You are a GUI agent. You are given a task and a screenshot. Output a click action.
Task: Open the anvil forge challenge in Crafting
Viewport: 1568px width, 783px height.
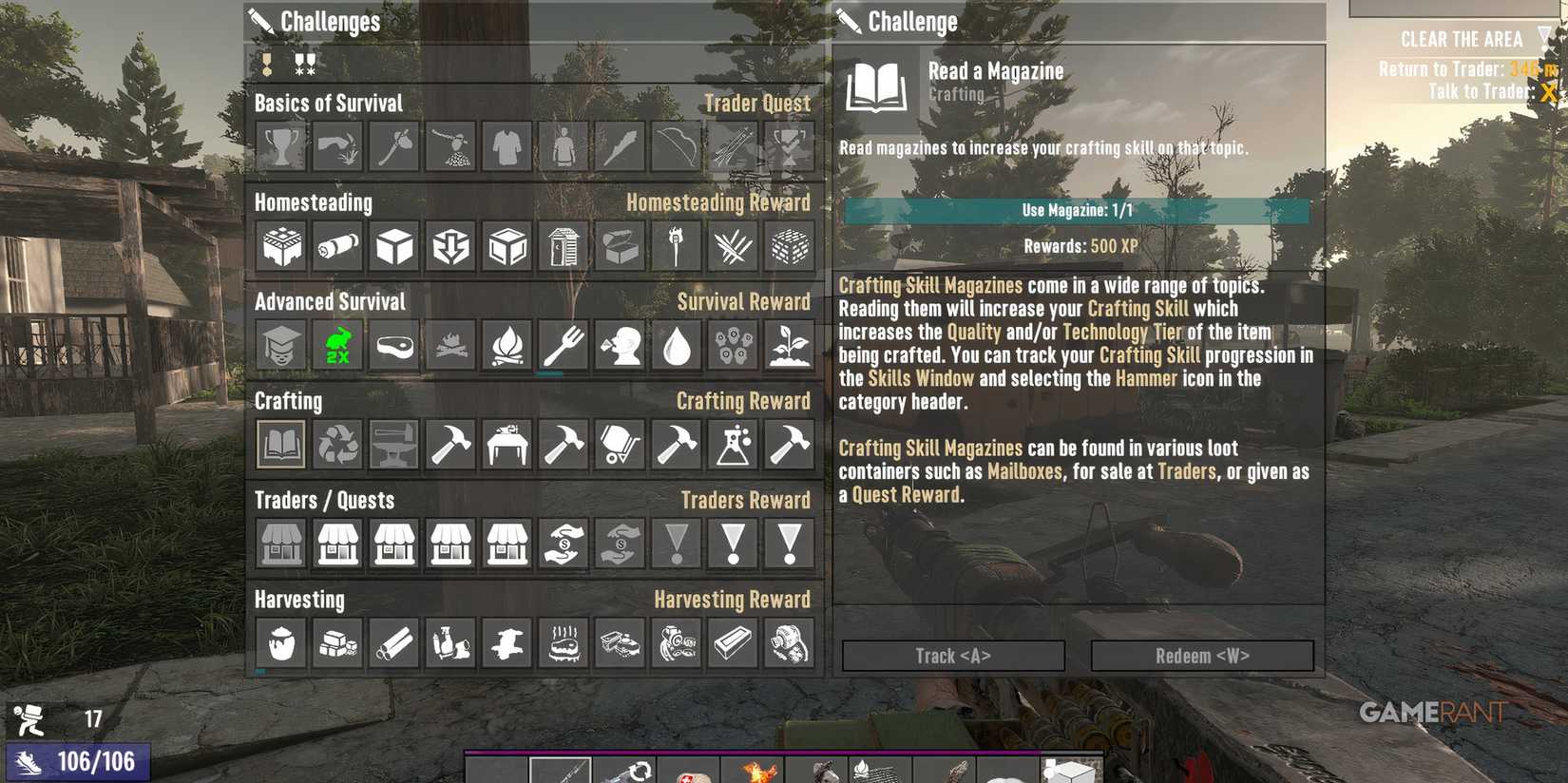[x=393, y=444]
